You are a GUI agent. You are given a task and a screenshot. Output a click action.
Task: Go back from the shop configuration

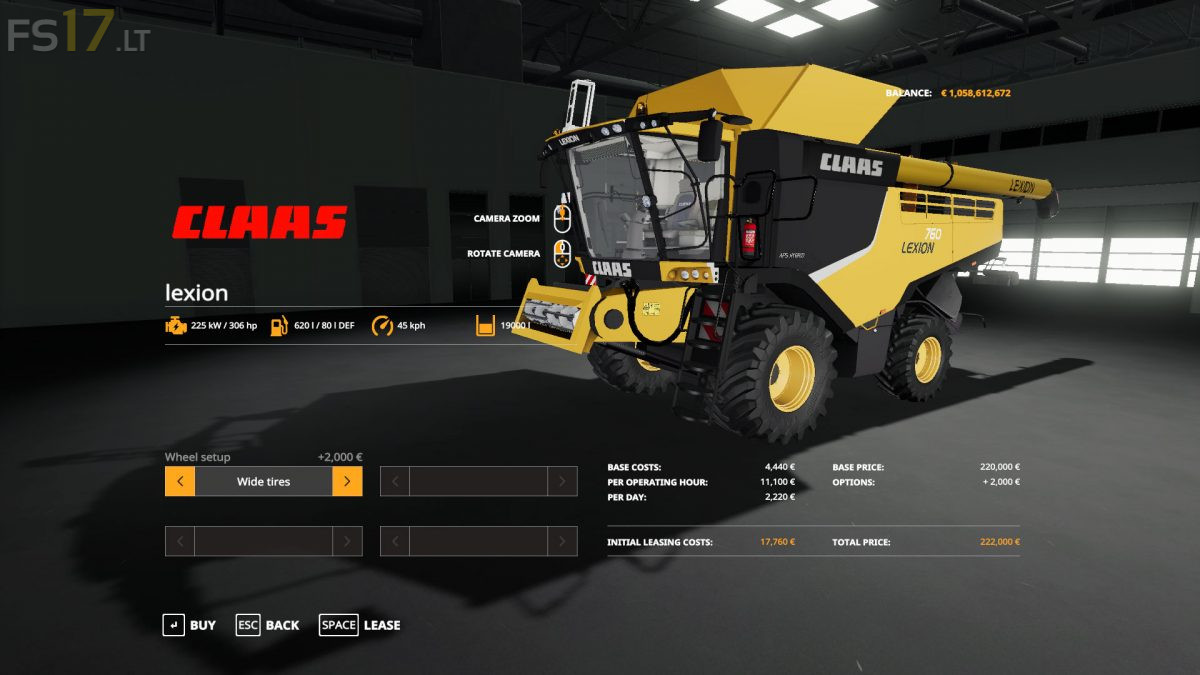pyautogui.click(x=267, y=625)
